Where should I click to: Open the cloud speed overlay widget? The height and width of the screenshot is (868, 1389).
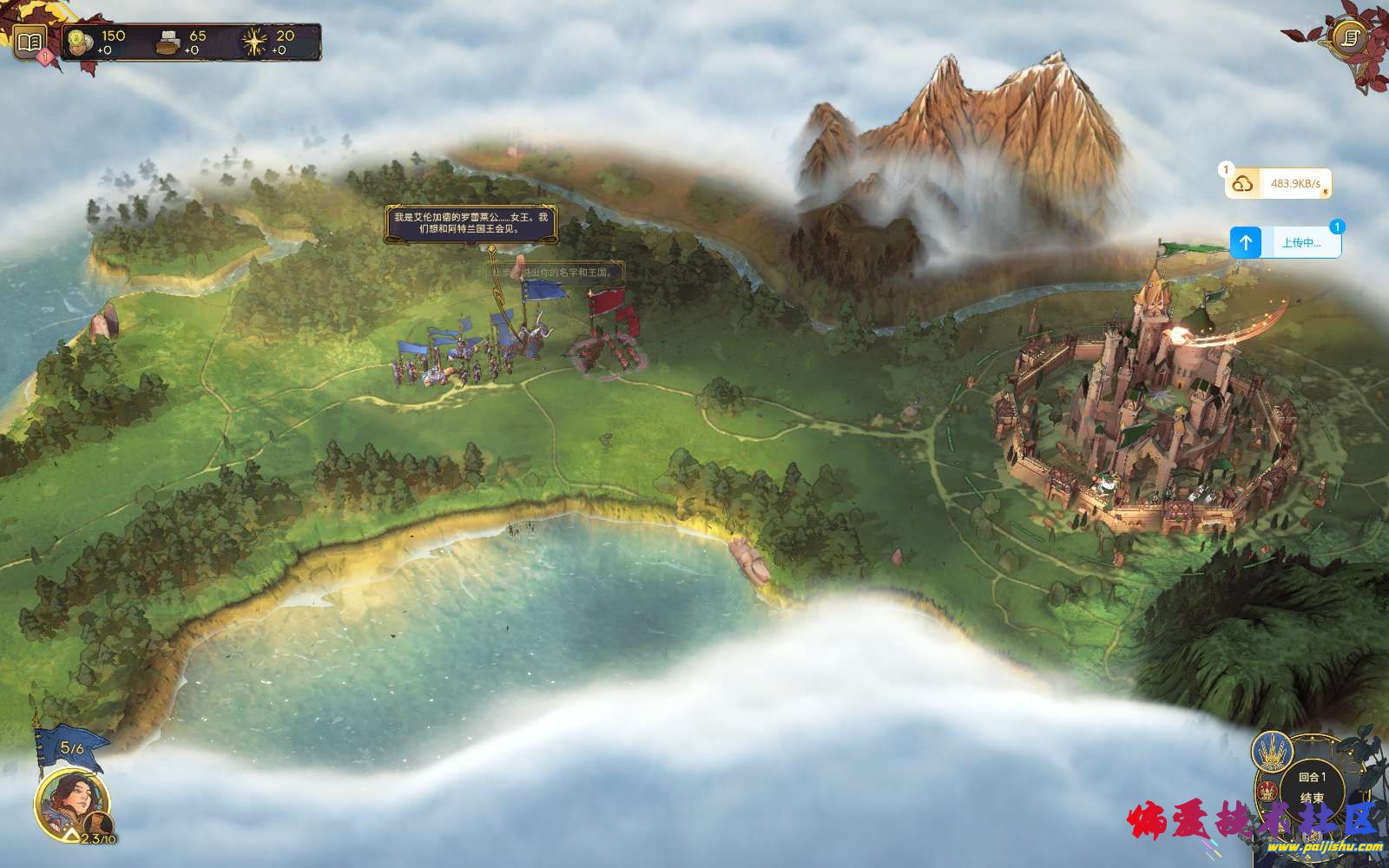coord(1278,184)
